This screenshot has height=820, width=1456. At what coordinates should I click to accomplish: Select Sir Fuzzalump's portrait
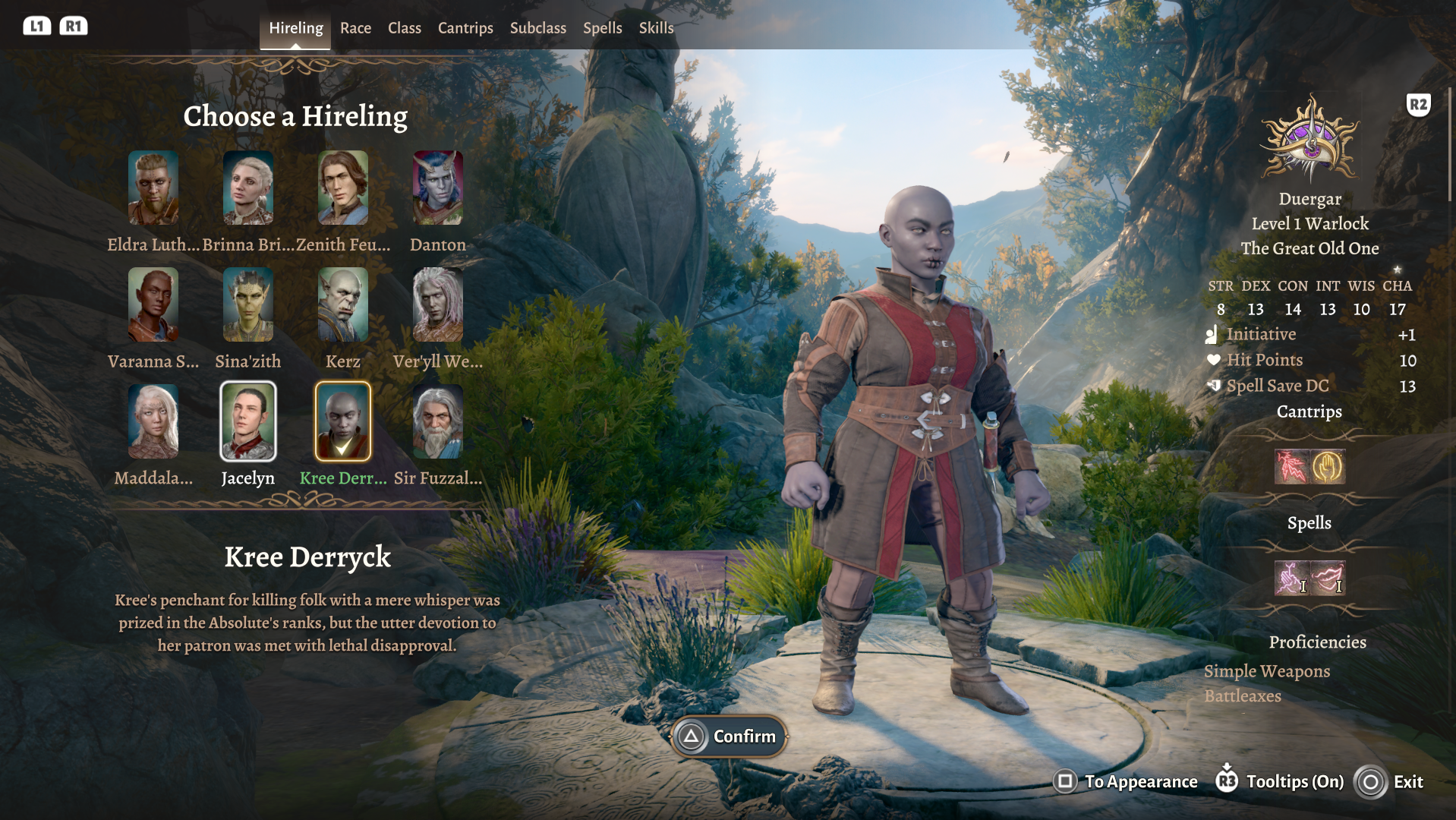pos(438,421)
